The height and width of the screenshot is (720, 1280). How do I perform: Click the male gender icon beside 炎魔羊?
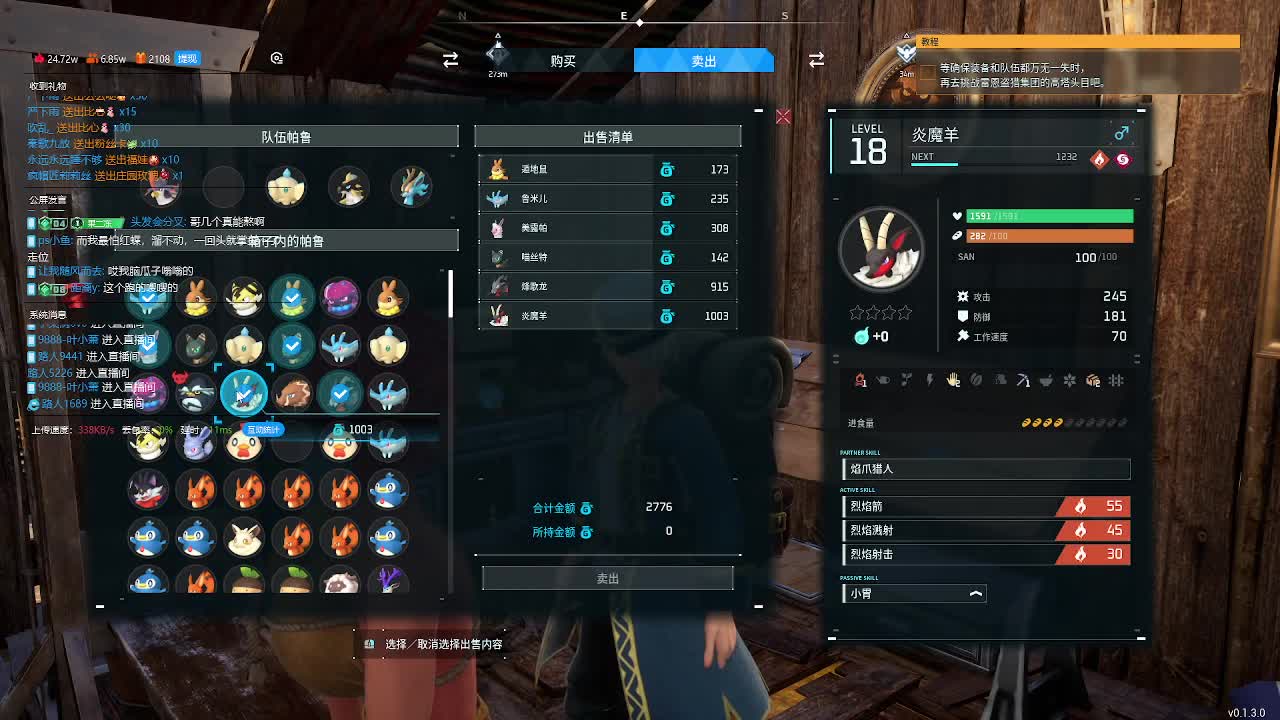pyautogui.click(x=1122, y=132)
